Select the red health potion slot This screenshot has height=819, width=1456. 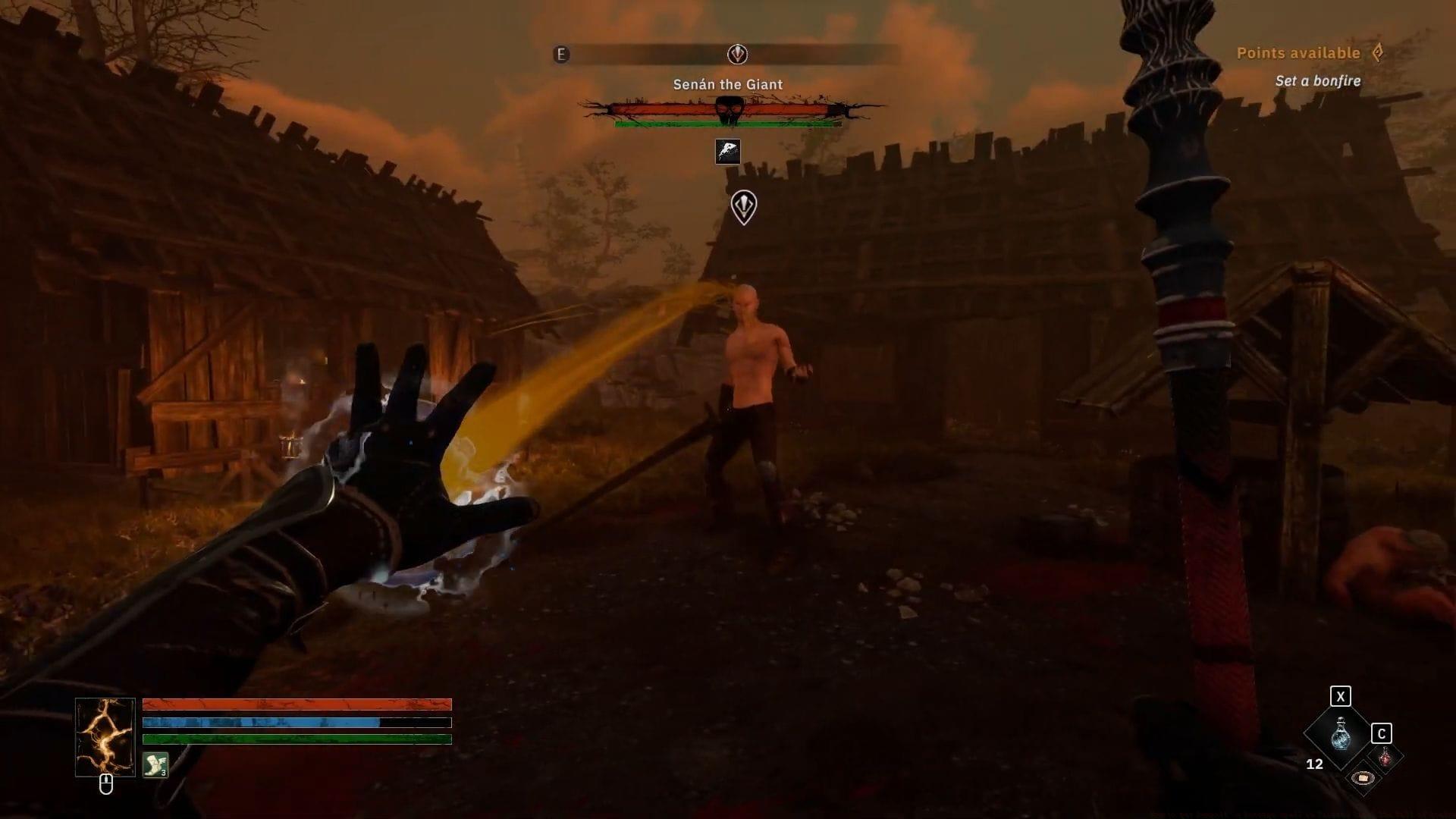click(1385, 757)
